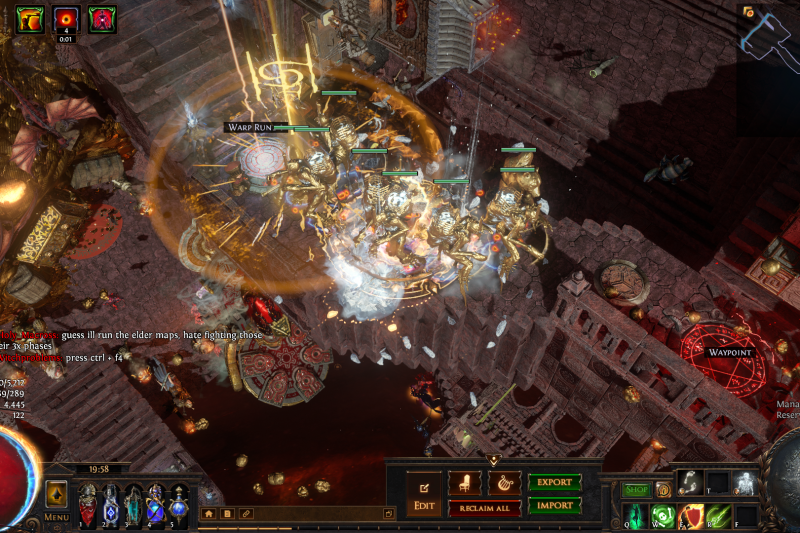Open the harp music button
Screen dimensions: 800x533
coord(504,483)
